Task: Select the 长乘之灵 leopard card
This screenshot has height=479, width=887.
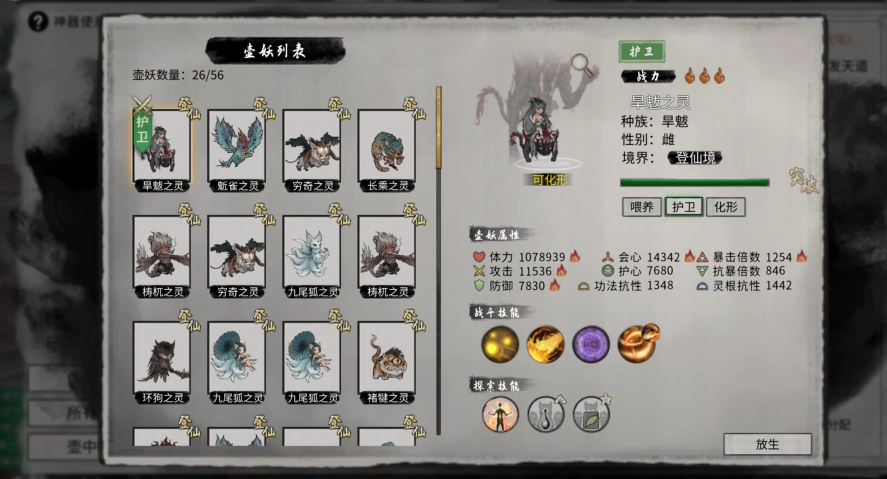Action: pyautogui.click(x=386, y=146)
